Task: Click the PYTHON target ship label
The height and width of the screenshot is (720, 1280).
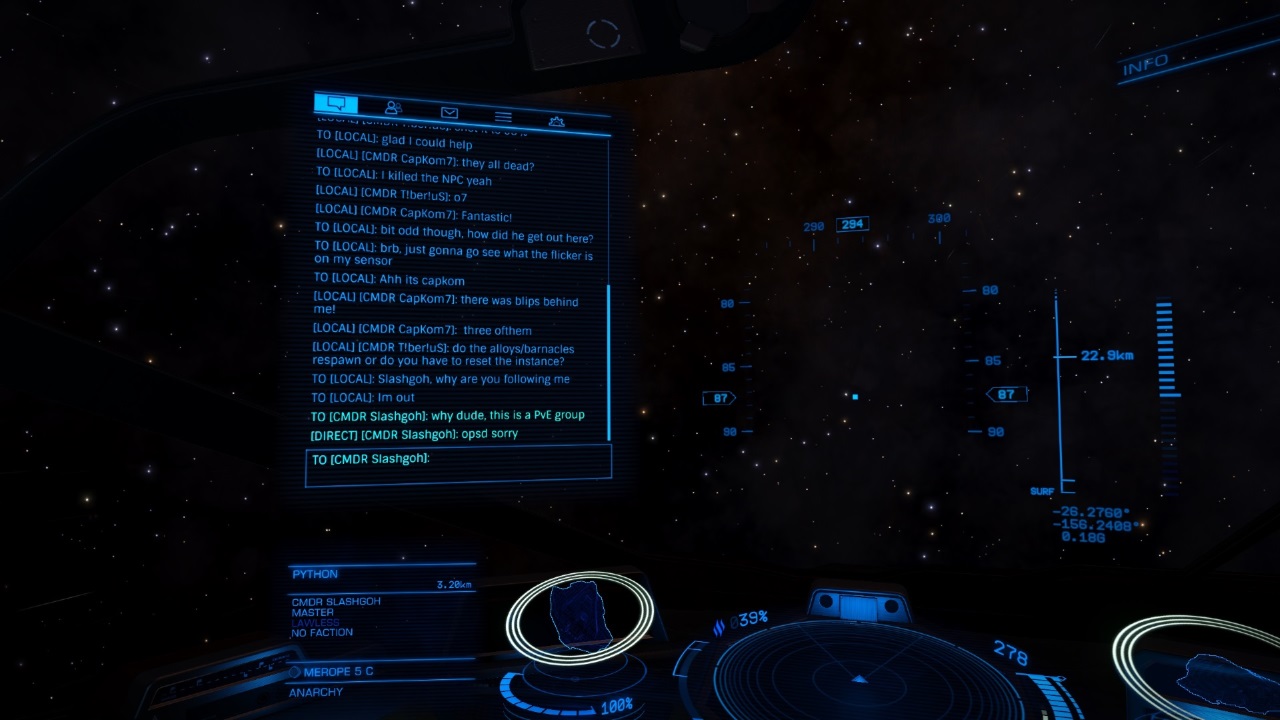Action: point(316,573)
